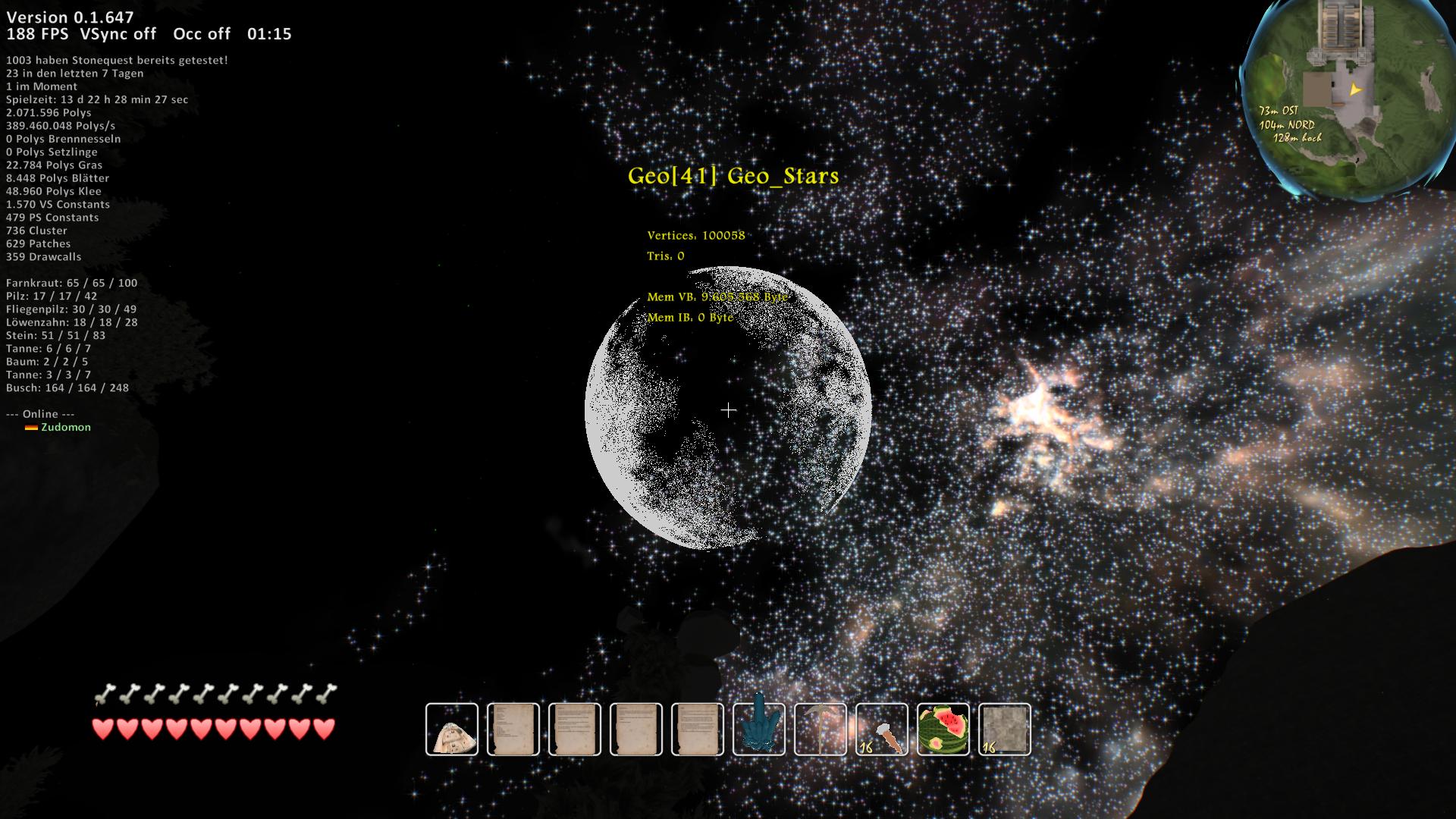
Task: Choose the torch stack slot
Action: pos(882,730)
